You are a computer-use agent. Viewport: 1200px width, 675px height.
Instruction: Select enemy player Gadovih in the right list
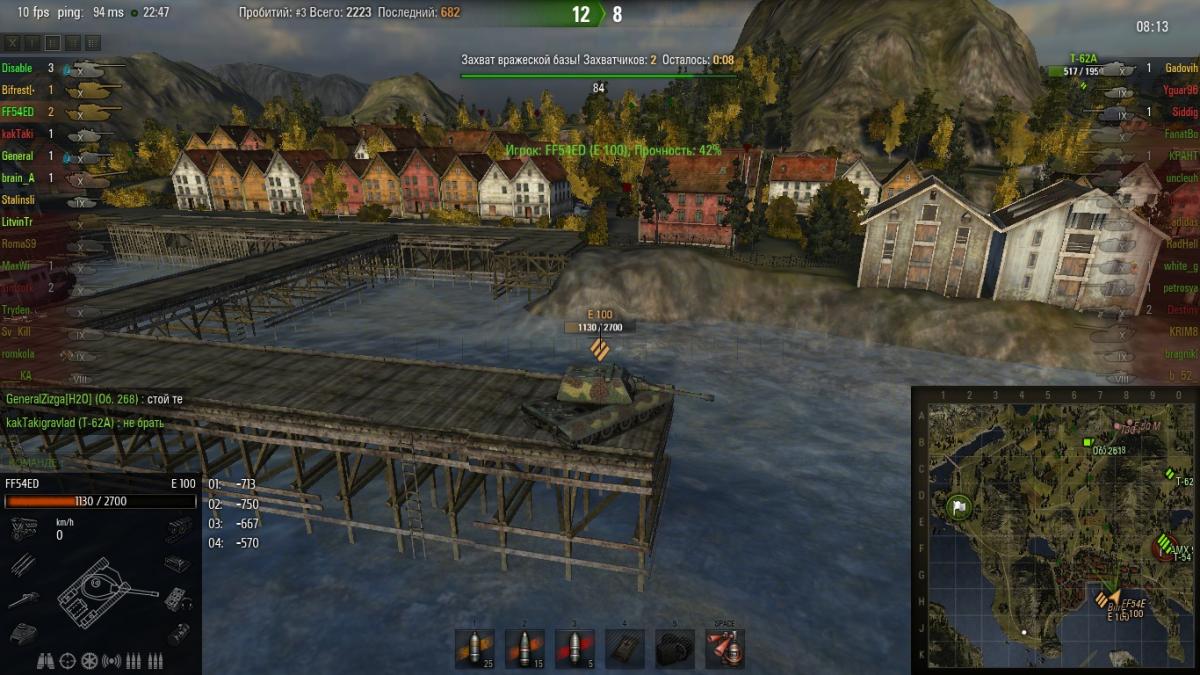(1181, 68)
